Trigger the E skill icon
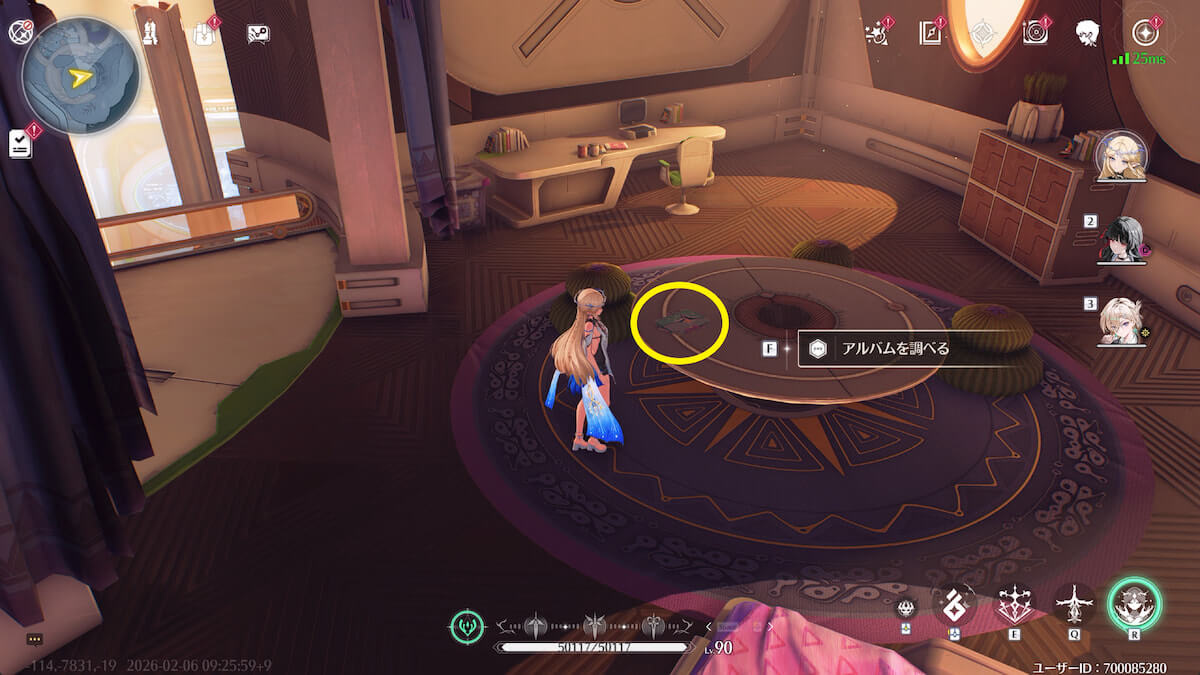This screenshot has width=1200, height=675. pos(1015,605)
